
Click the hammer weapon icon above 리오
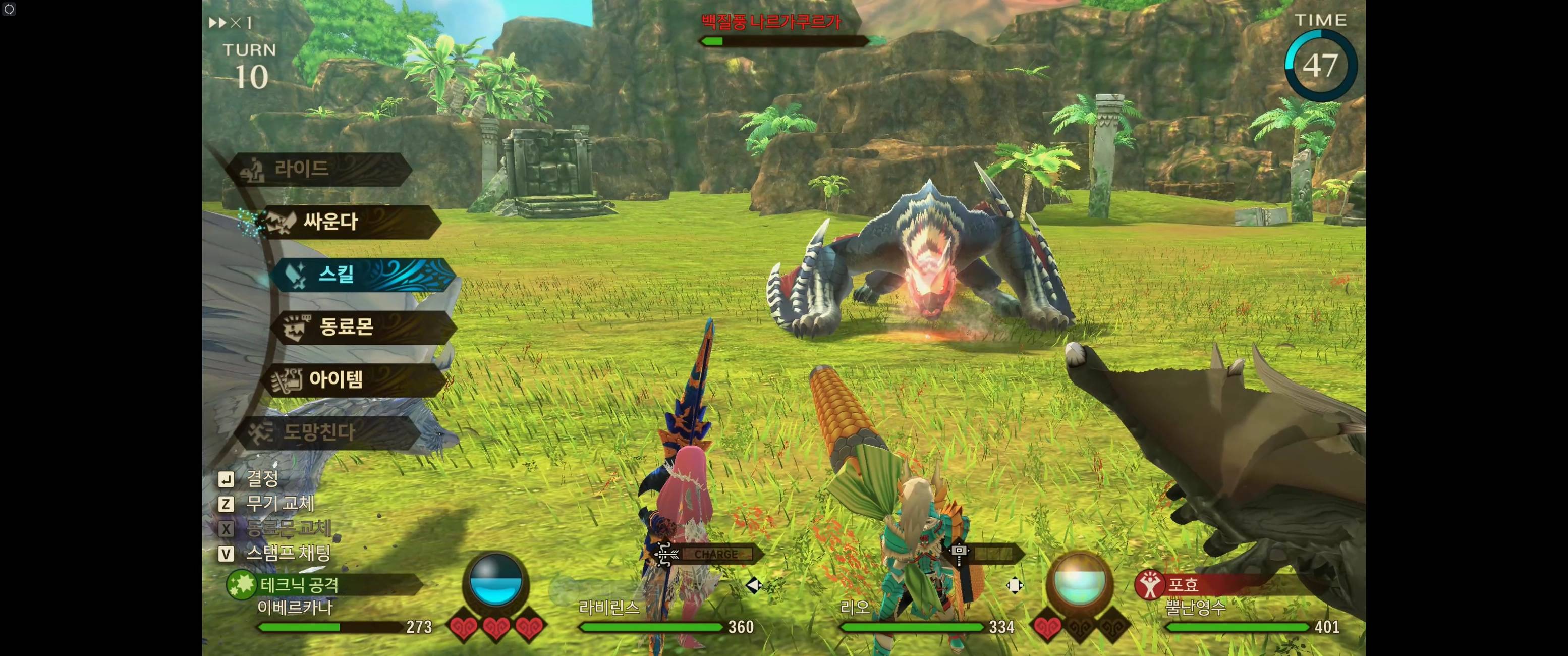959,554
